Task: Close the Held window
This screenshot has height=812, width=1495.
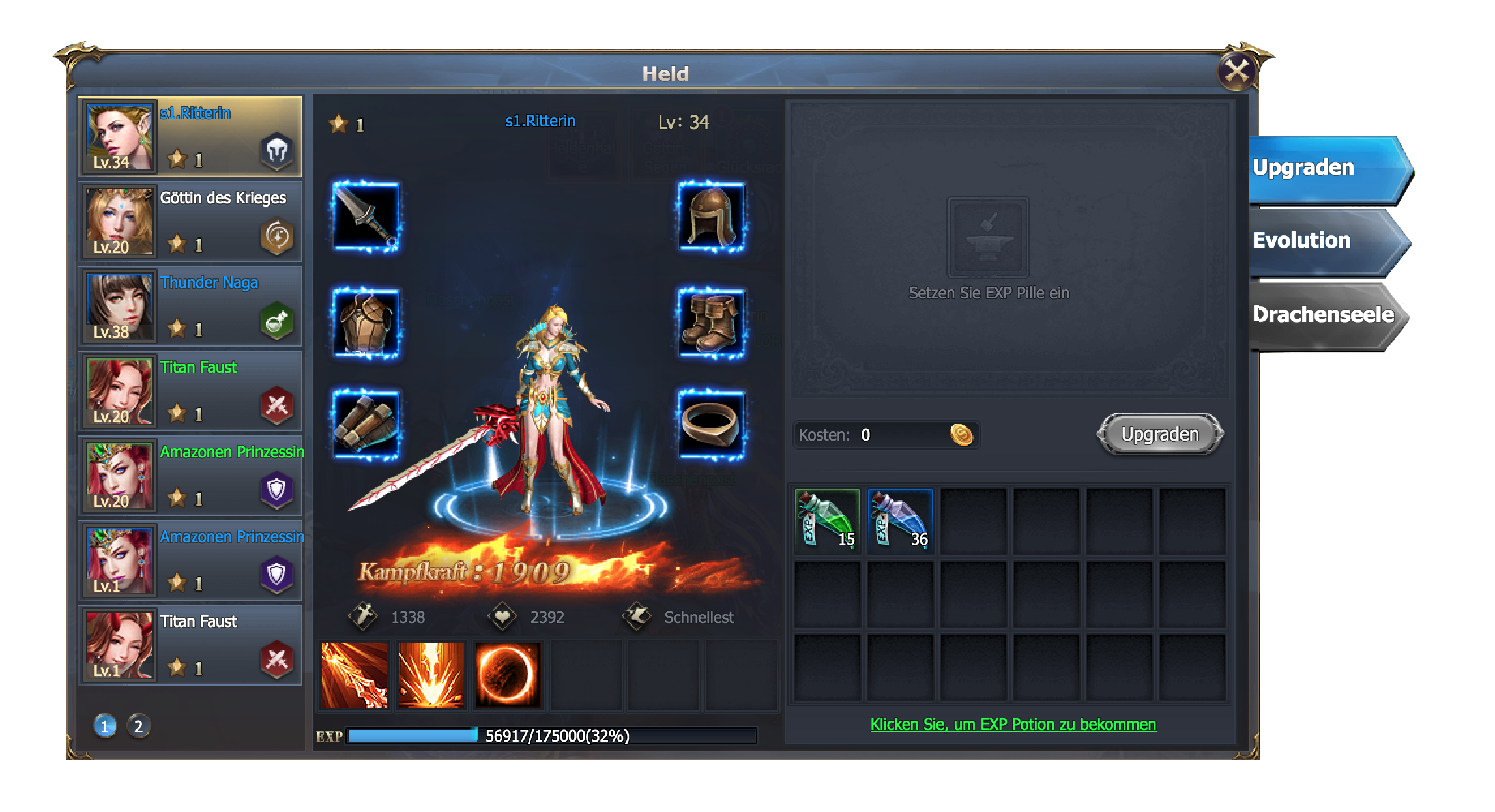Action: (1236, 70)
